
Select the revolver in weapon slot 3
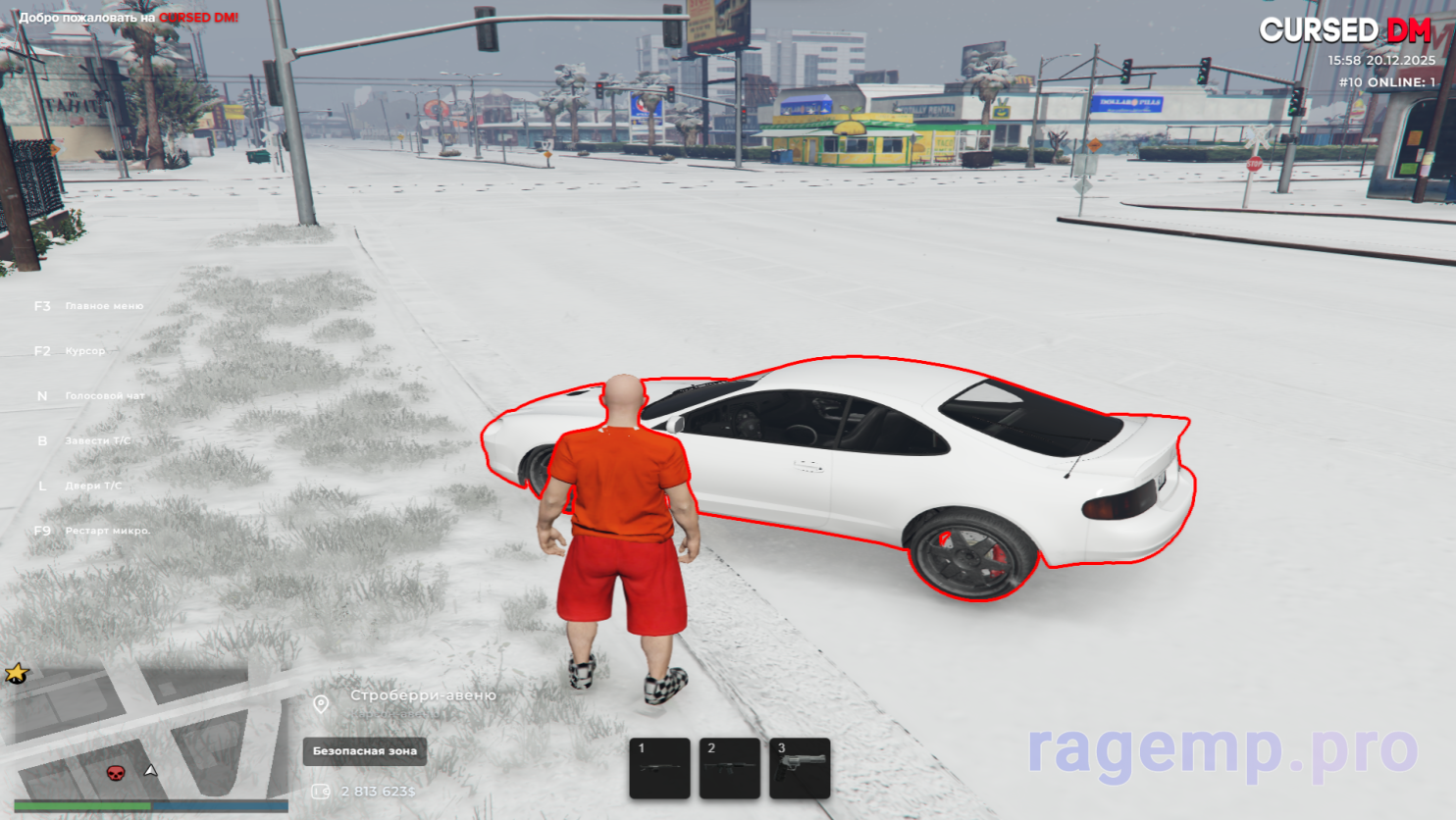point(800,768)
